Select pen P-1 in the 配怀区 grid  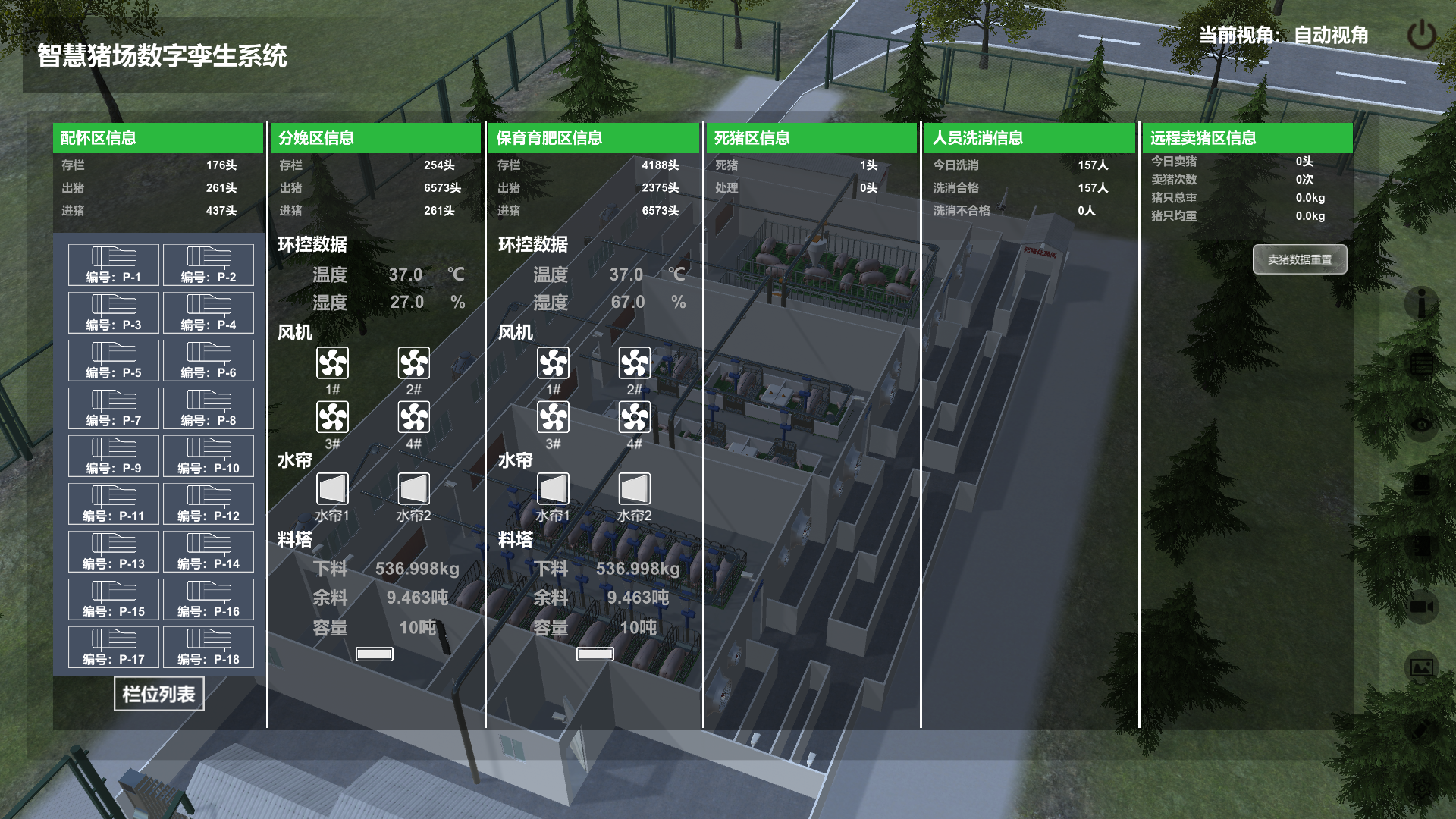tap(114, 265)
